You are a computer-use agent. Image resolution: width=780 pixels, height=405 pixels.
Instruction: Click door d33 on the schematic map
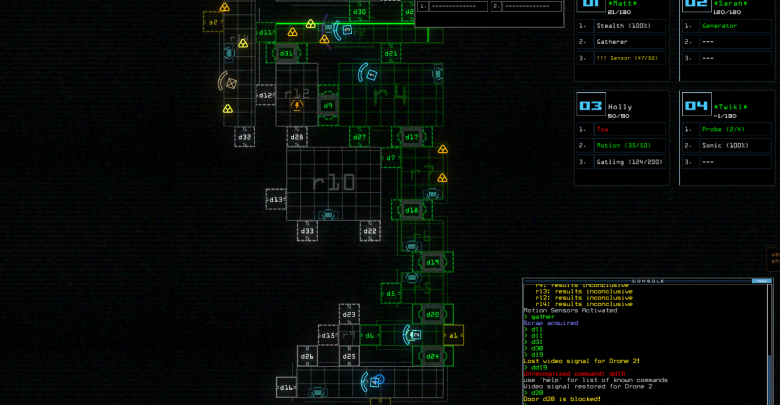[307, 231]
